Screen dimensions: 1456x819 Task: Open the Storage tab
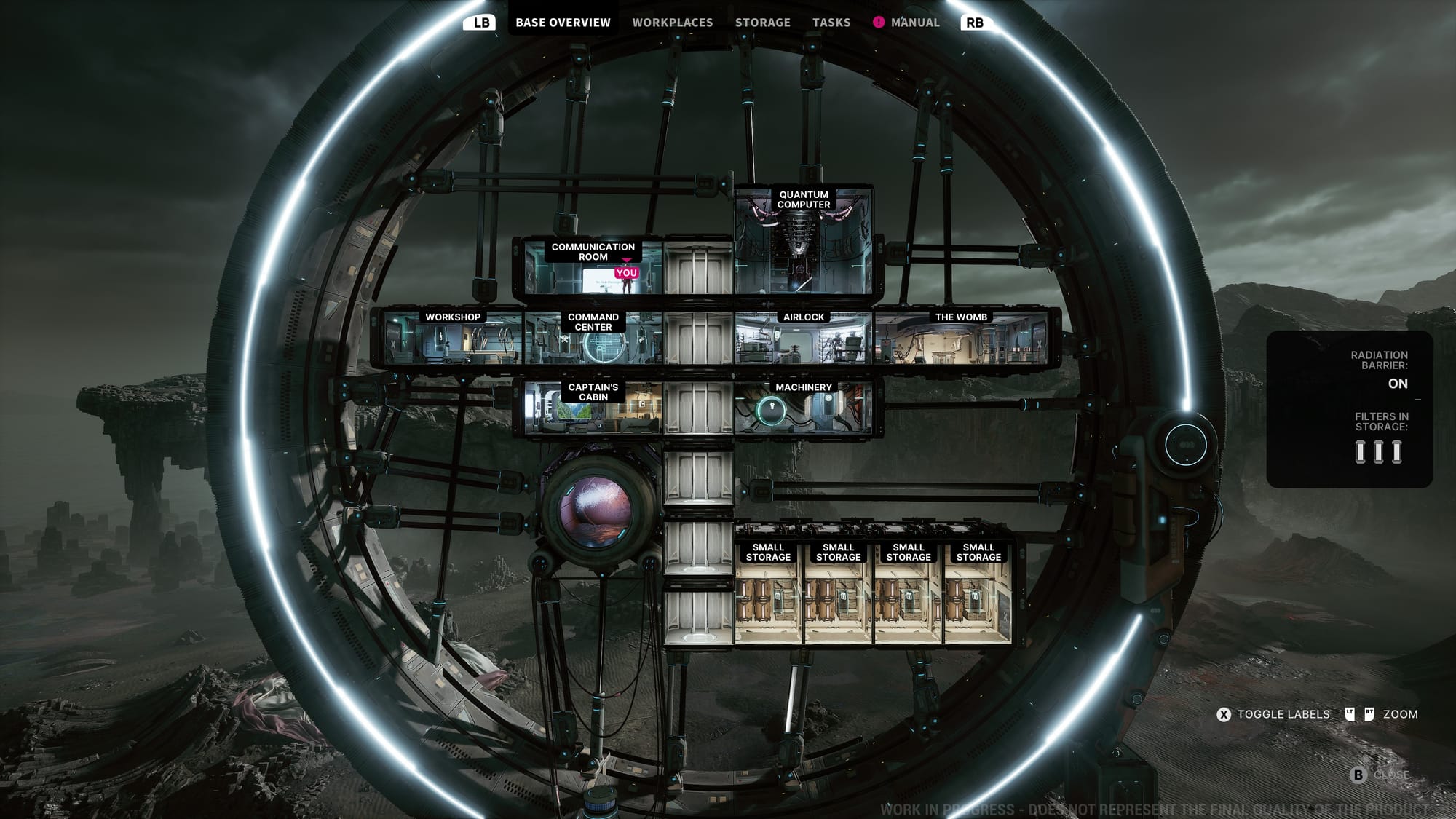[762, 23]
